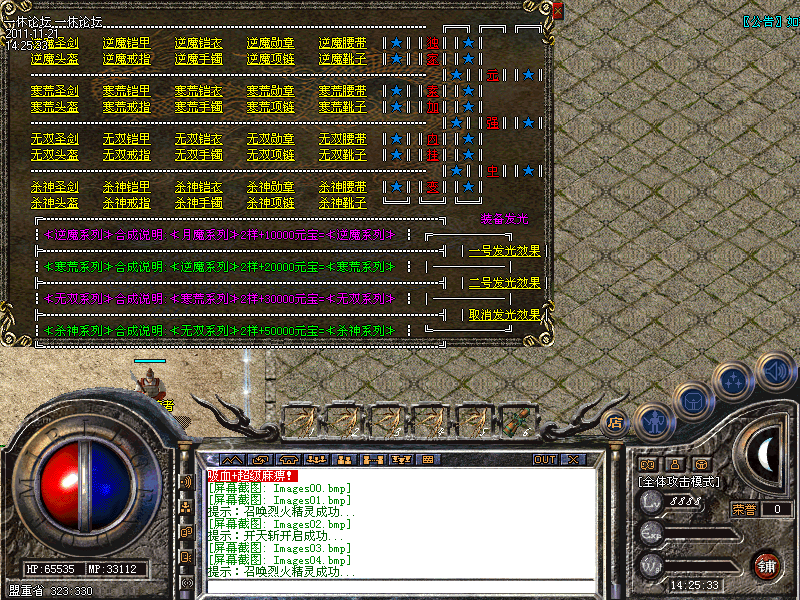Click the 寒荒戒指 ring link
This screenshot has height=600, width=800.
pos(126,107)
